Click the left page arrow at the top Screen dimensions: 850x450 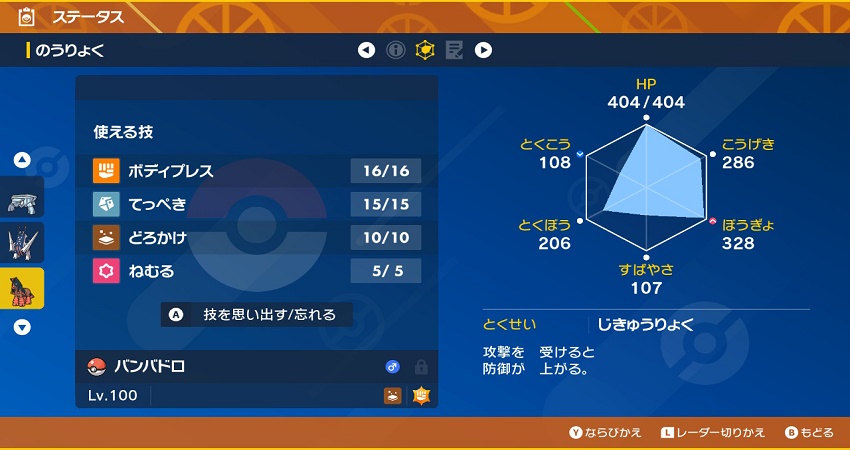click(x=367, y=50)
